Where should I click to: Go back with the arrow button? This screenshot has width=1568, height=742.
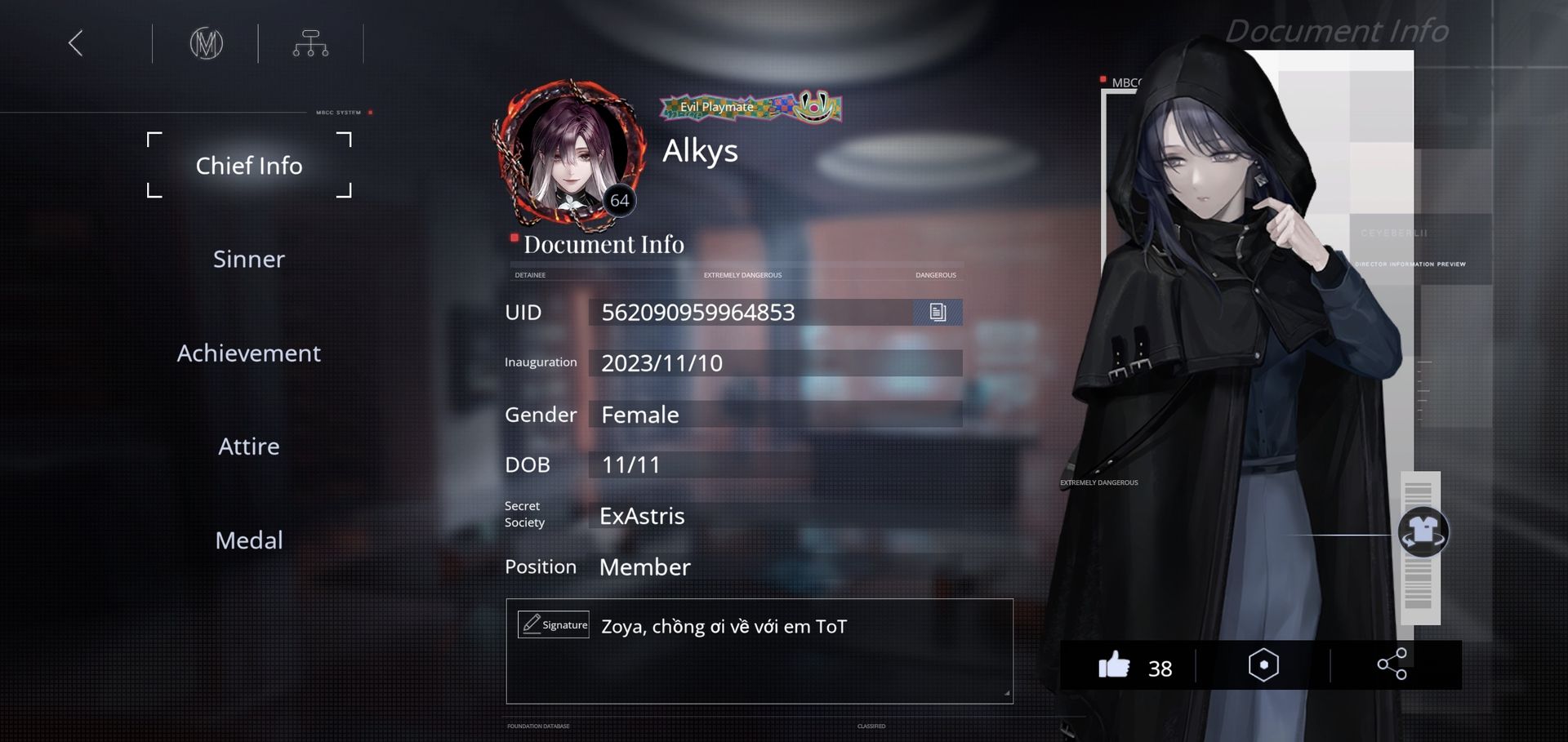76,43
